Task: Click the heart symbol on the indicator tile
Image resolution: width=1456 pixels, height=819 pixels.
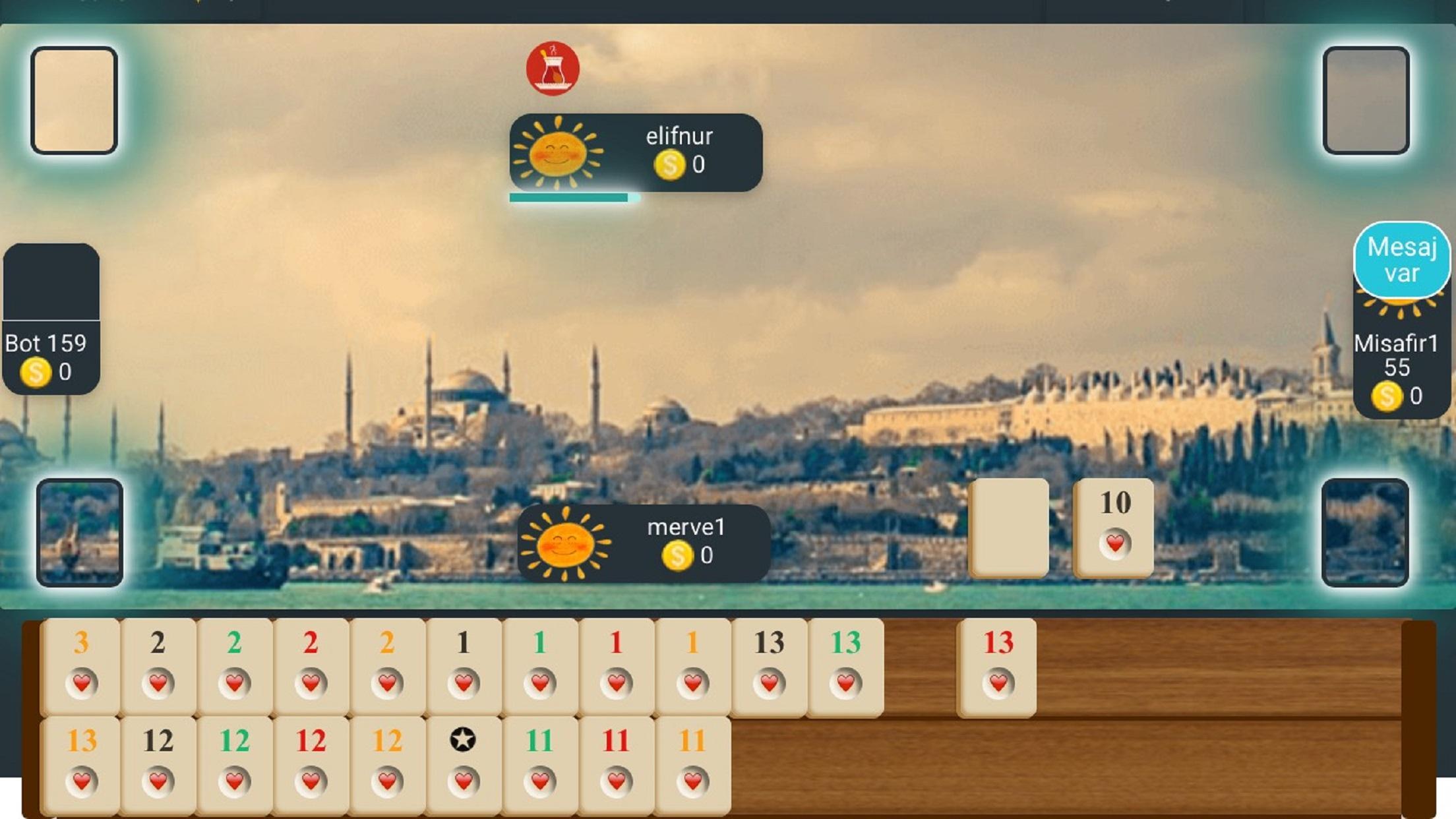Action: [1116, 544]
